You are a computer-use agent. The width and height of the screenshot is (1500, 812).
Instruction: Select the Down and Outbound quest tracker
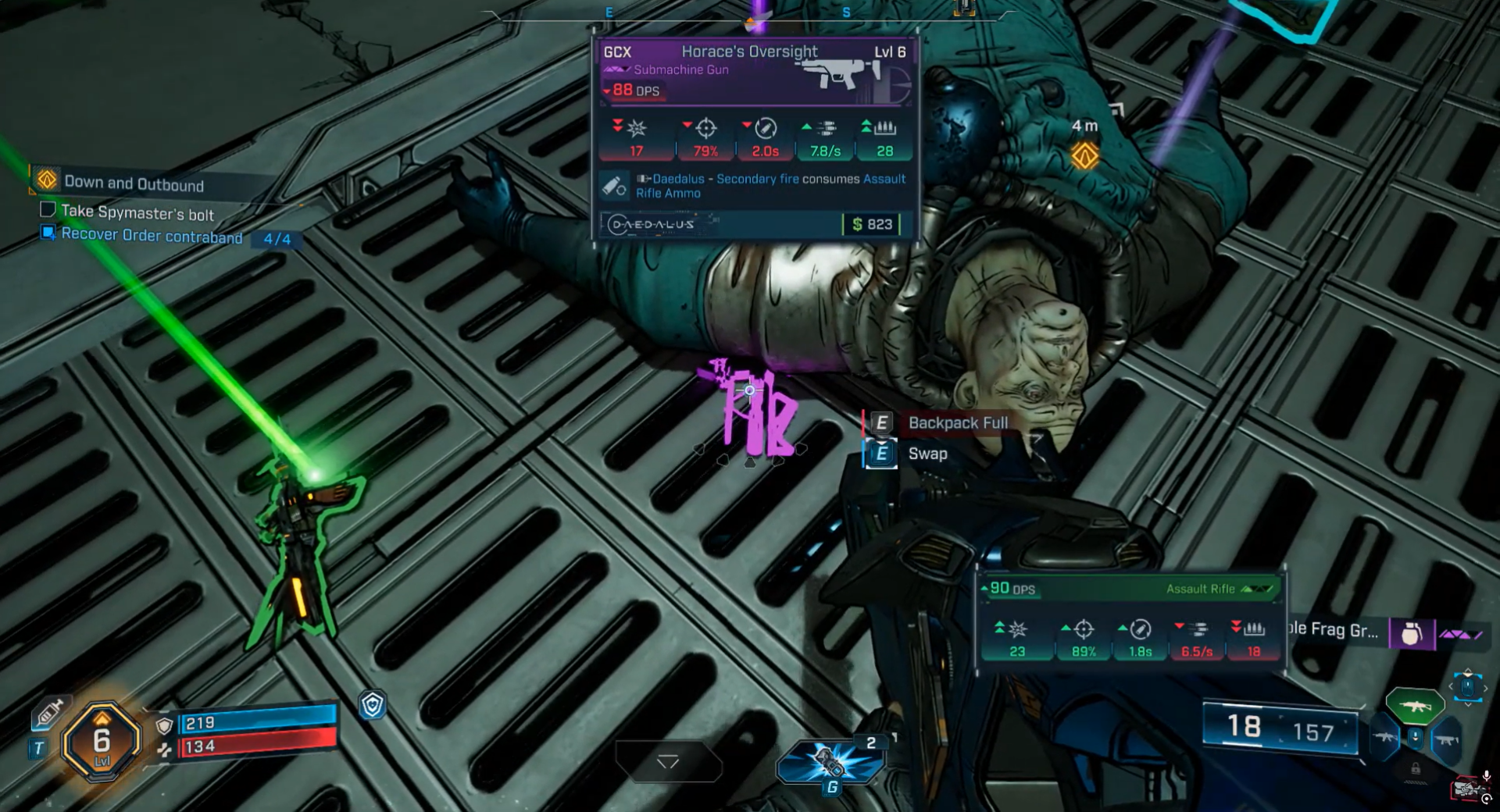coord(133,183)
